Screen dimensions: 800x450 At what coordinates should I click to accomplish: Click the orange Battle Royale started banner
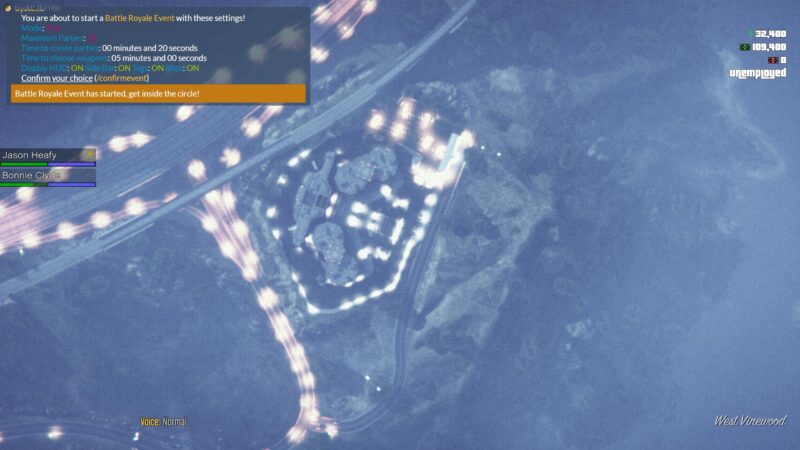click(158, 94)
